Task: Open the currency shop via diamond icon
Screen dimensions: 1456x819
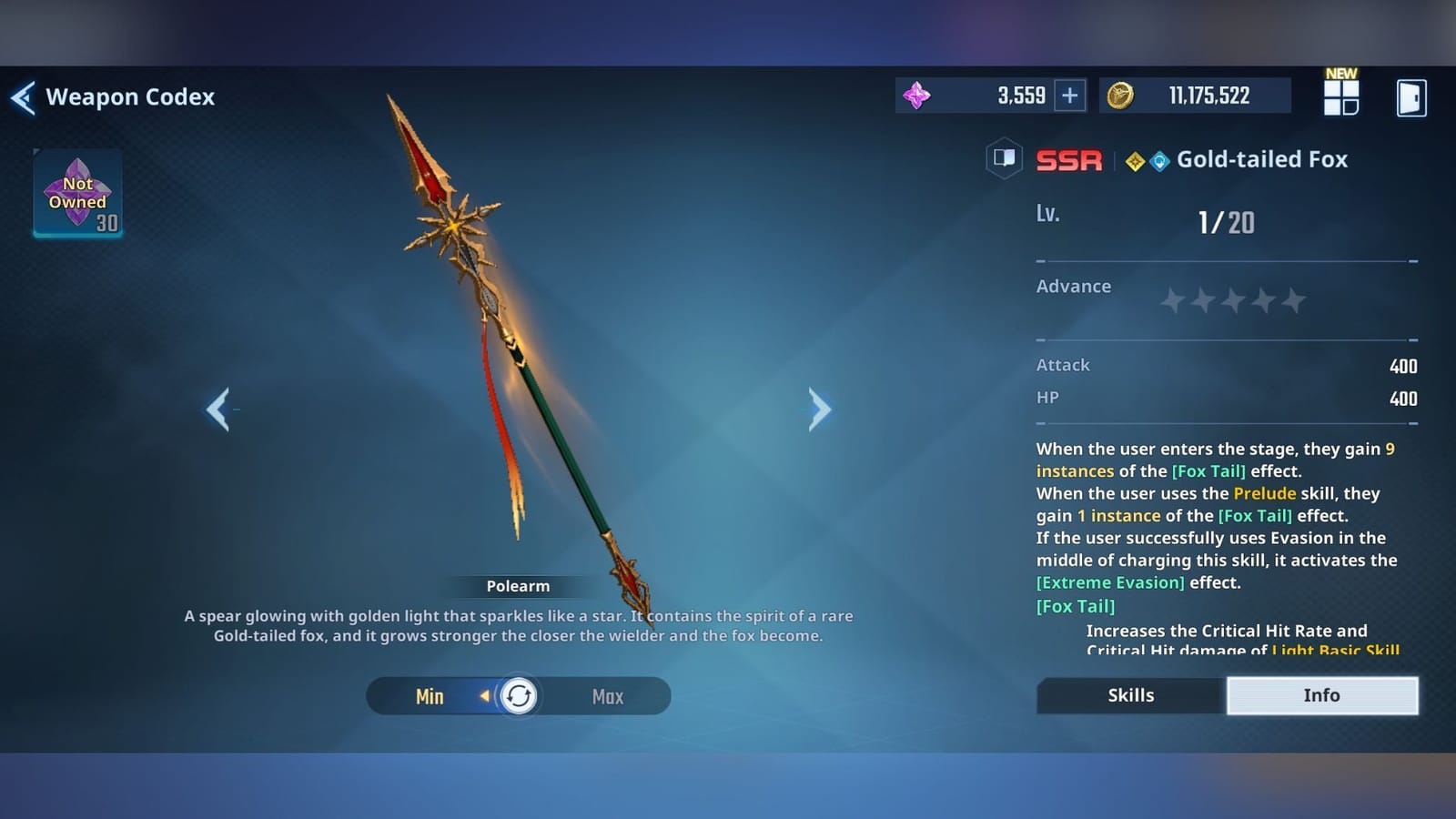Action: 916,95
